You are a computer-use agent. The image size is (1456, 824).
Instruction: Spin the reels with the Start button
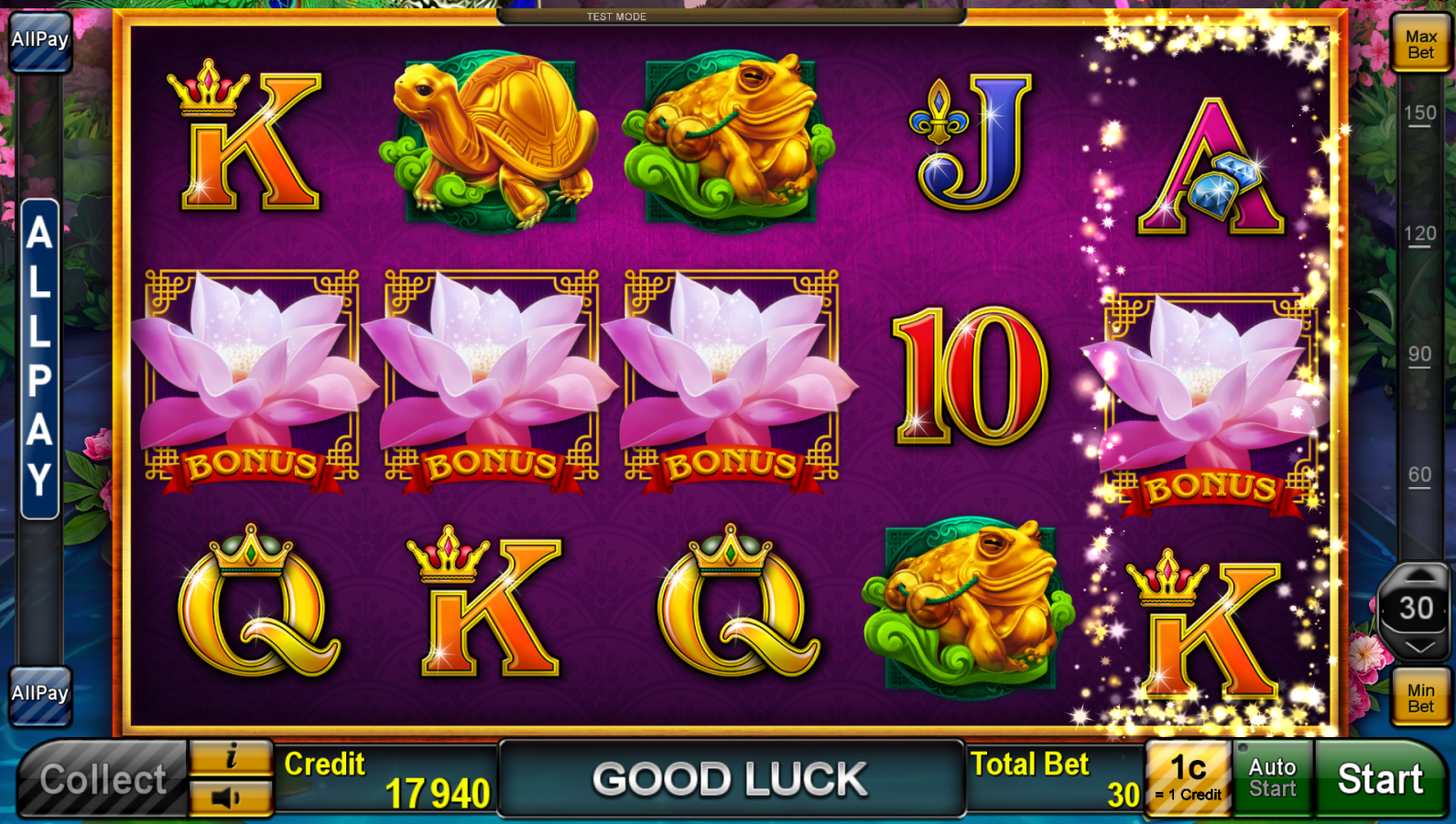pos(1380,779)
